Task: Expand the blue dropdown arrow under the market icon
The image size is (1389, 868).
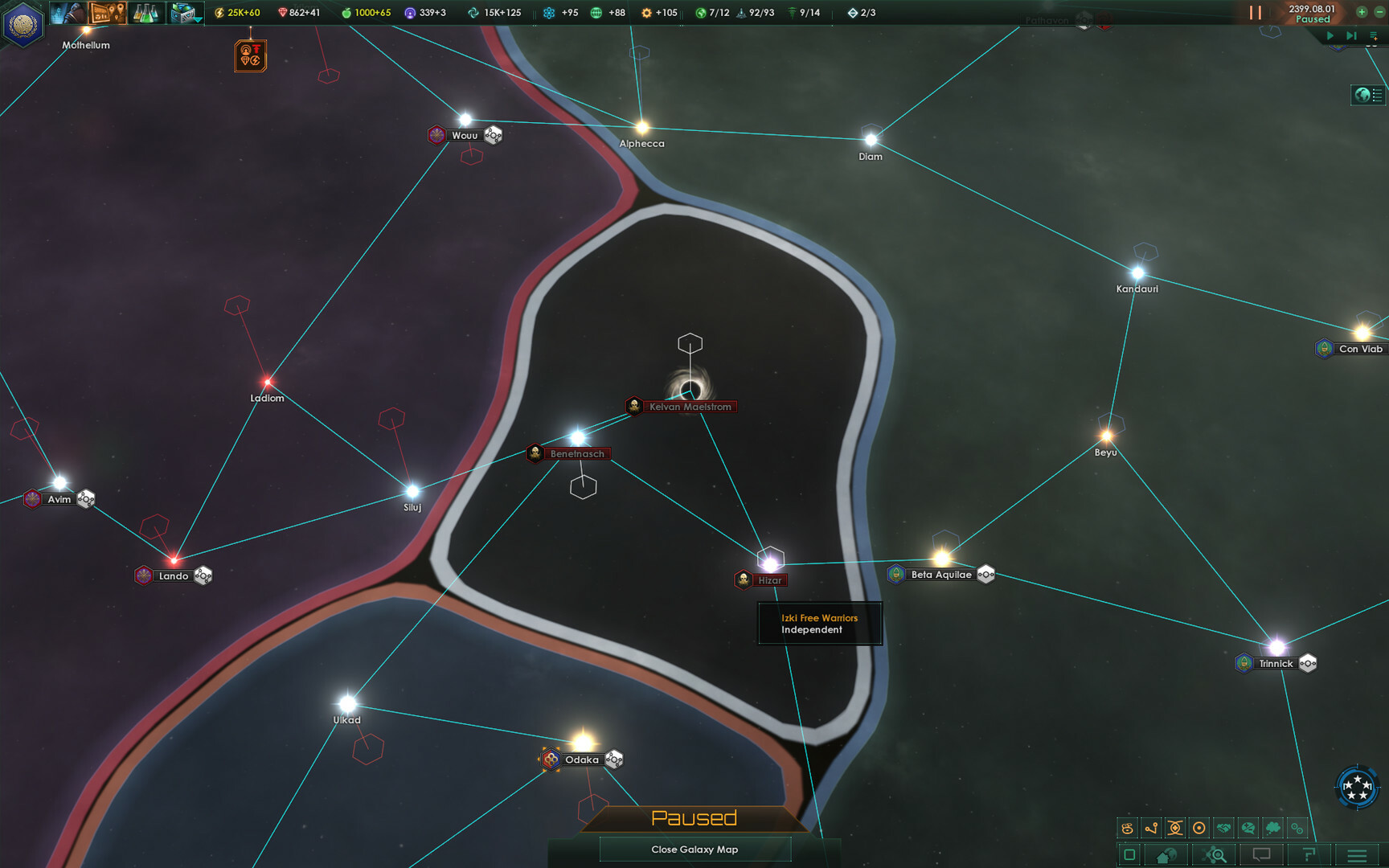Action: [198, 19]
